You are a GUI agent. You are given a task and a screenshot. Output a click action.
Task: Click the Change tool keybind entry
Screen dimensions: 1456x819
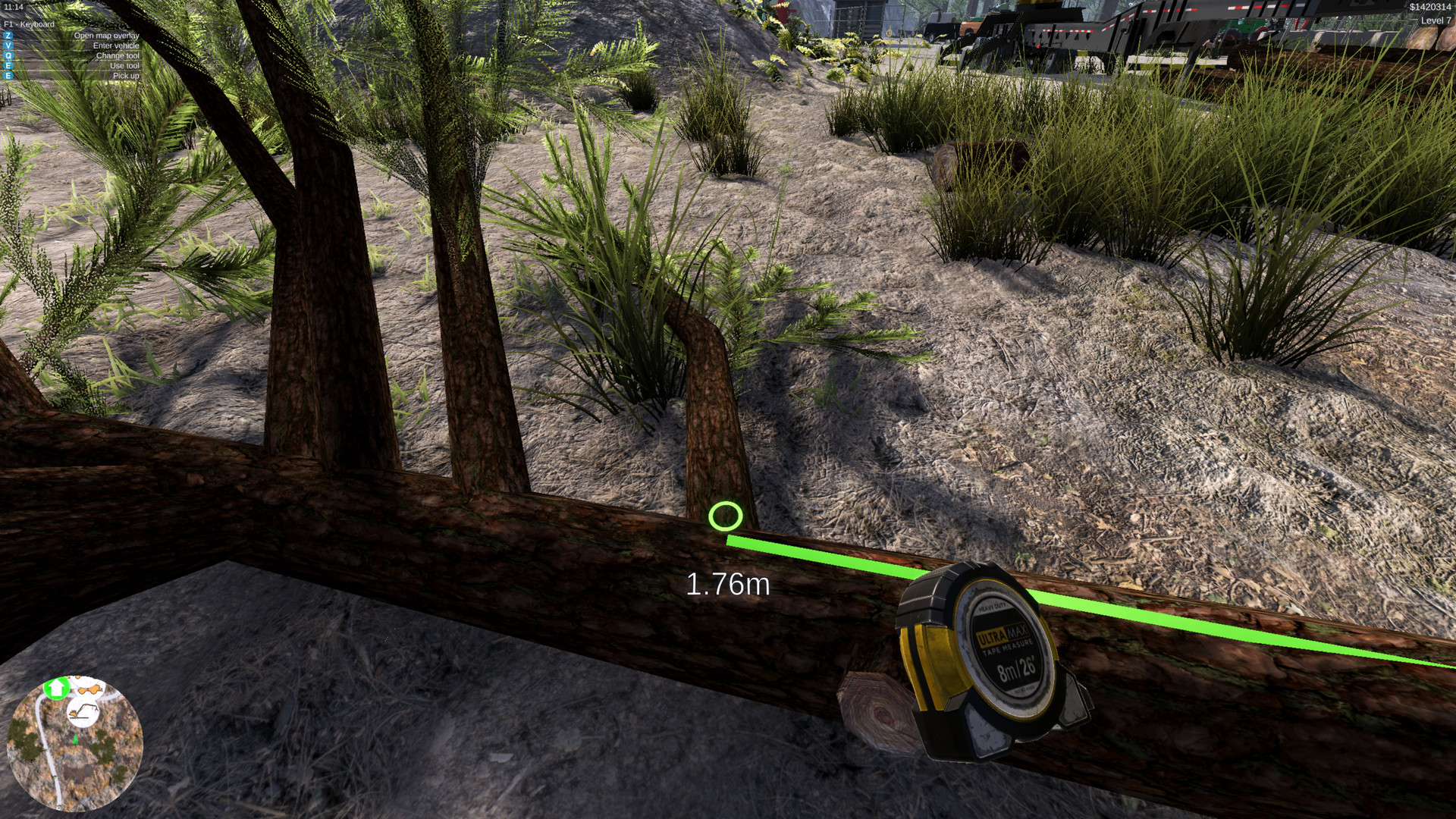tap(118, 55)
